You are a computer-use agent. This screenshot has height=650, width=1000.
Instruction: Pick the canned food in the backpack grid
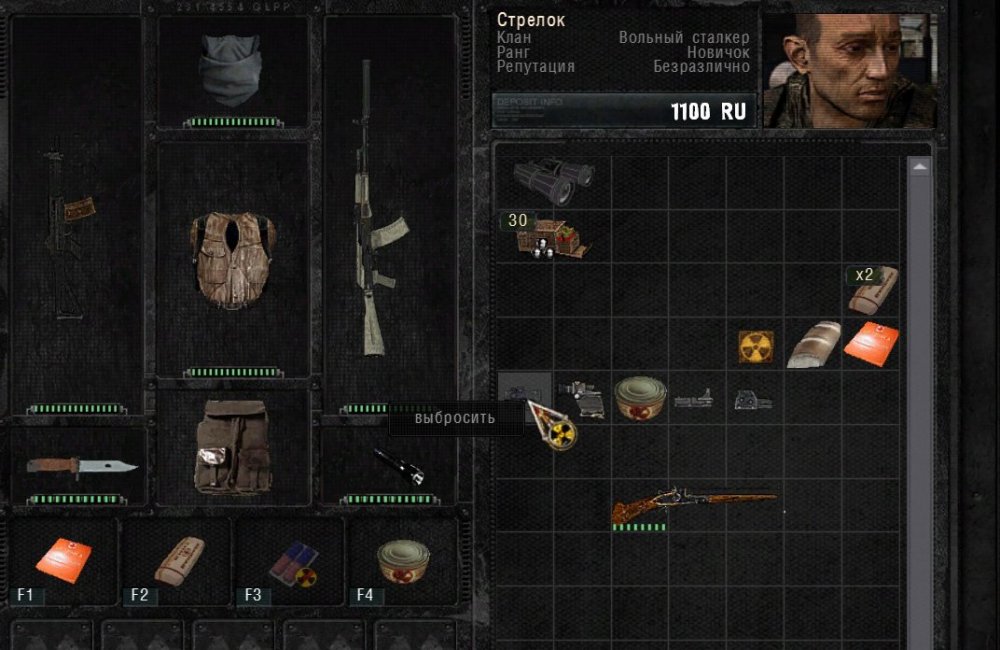[x=640, y=398]
